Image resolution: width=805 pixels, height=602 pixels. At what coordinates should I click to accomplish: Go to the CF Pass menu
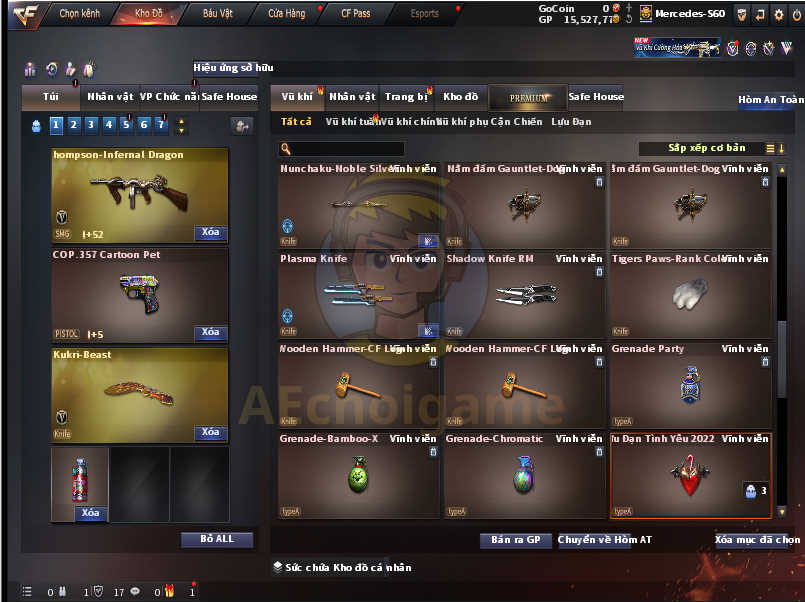click(x=355, y=14)
